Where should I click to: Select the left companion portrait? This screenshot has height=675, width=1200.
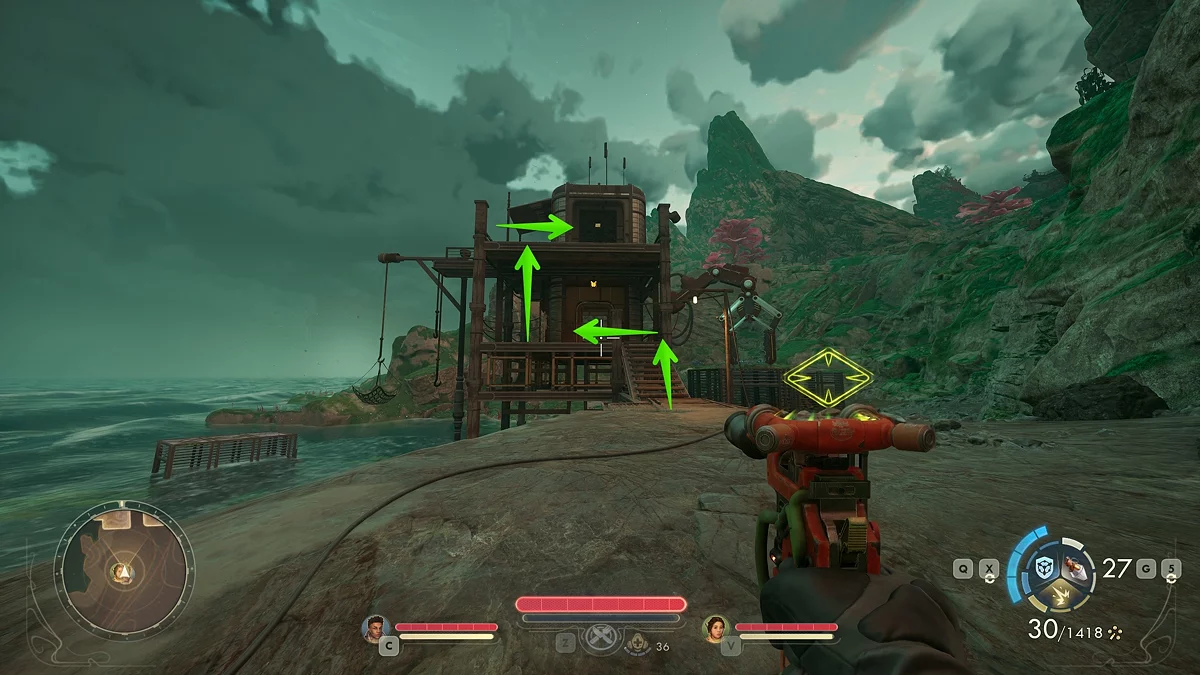click(376, 628)
